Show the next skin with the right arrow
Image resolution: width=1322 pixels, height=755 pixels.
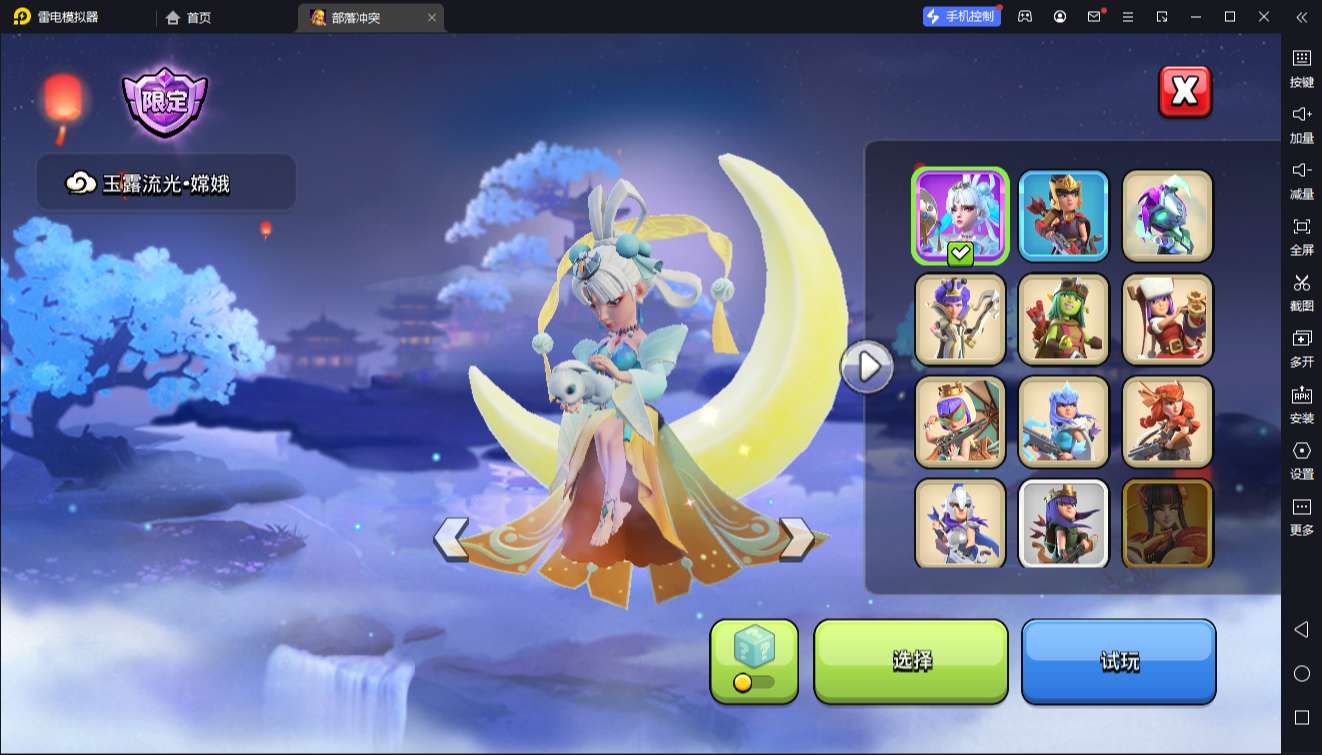(796, 539)
